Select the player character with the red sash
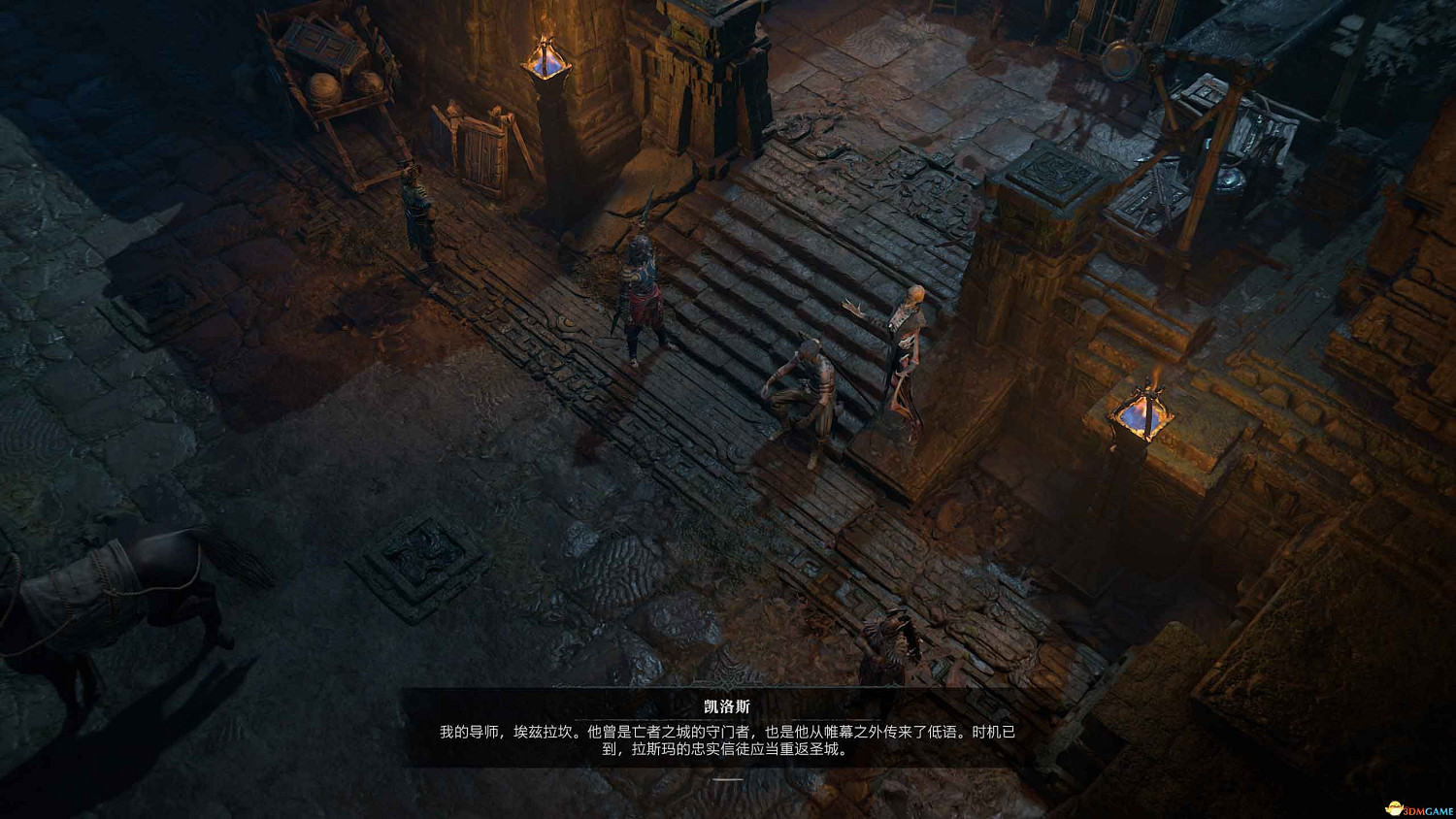Viewport: 1456px width, 819px height. tap(641, 291)
